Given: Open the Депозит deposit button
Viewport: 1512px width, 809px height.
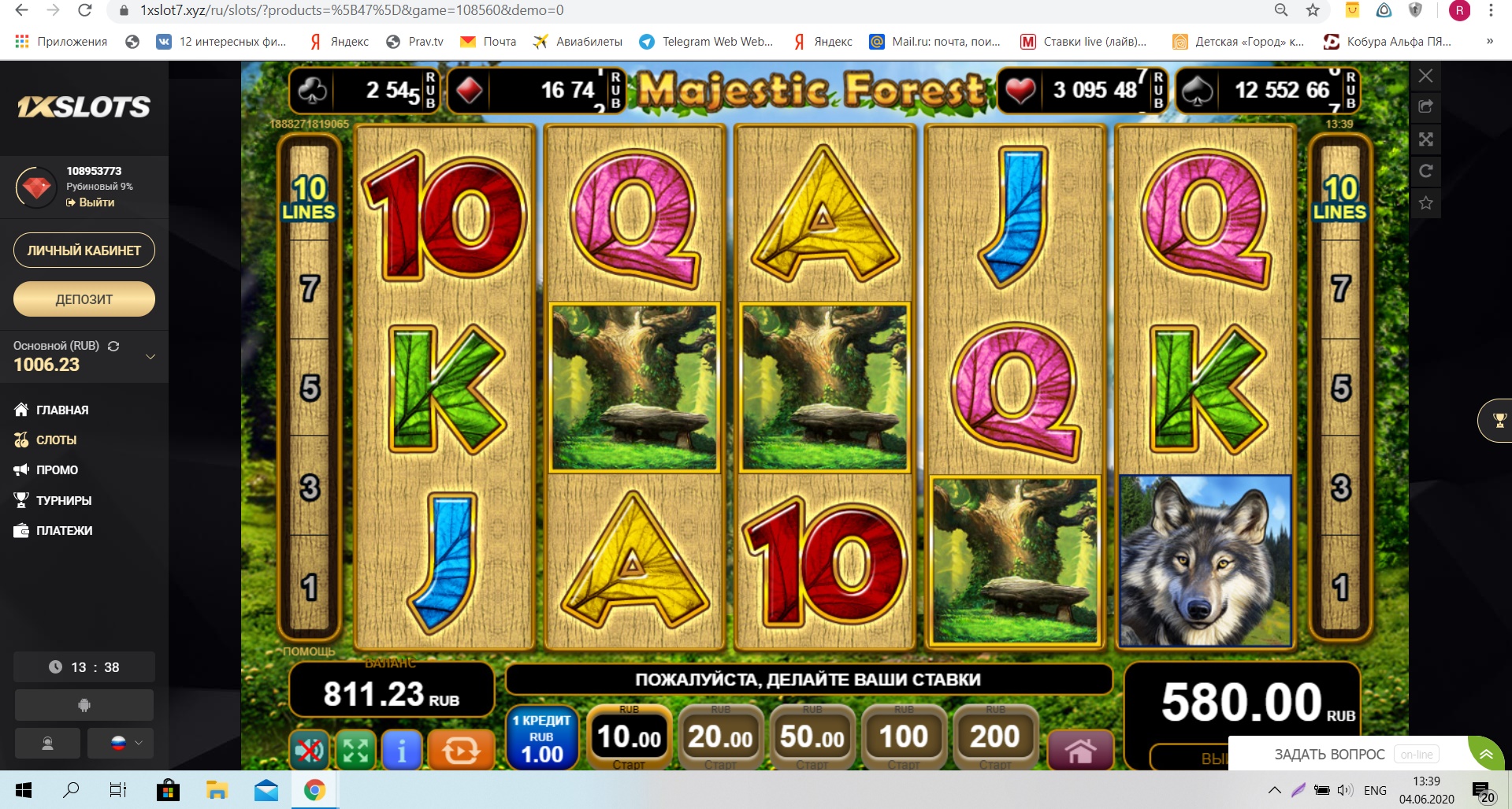Looking at the screenshot, I should click(x=84, y=299).
